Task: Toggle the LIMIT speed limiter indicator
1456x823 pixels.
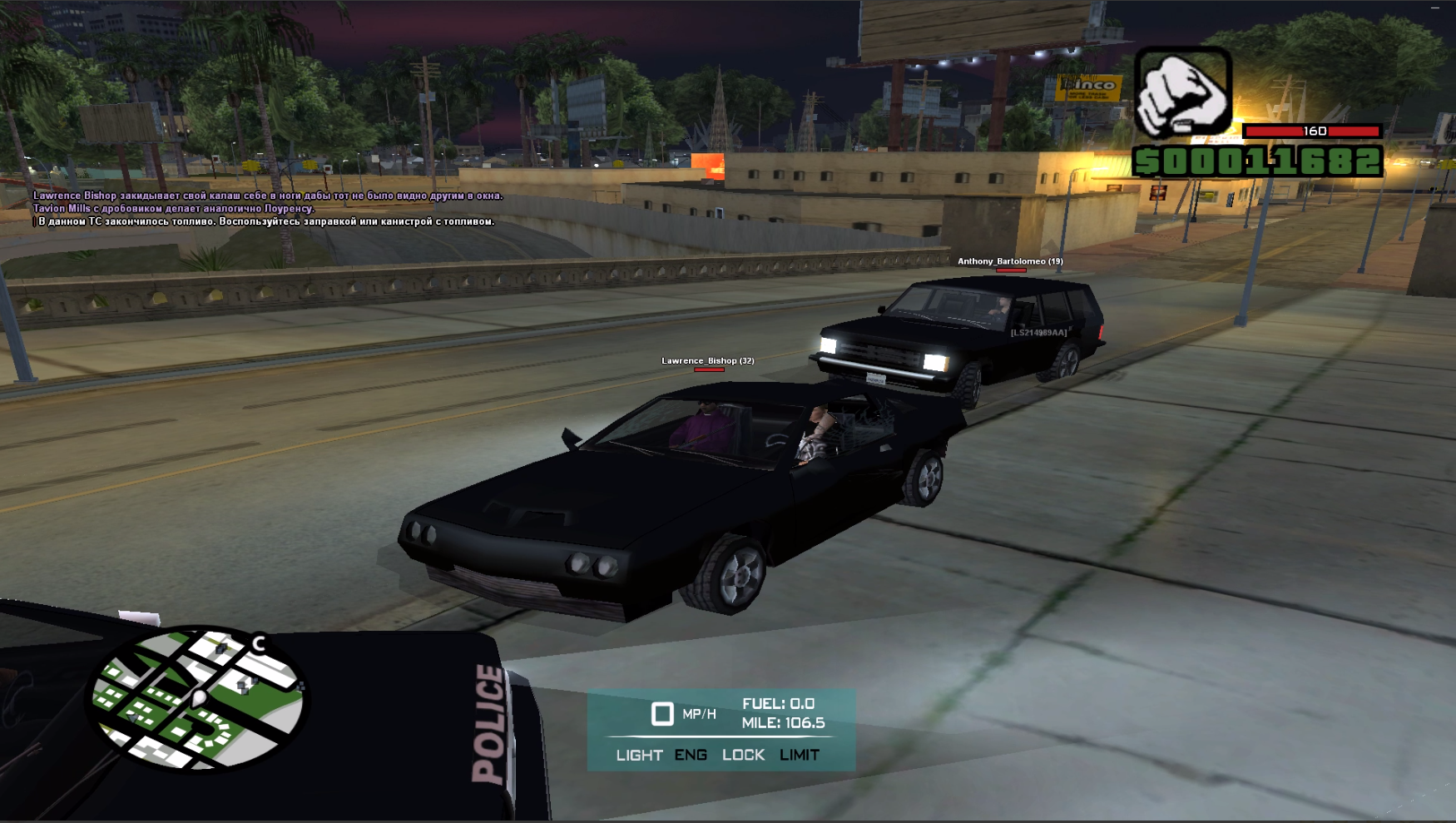Action: coord(800,755)
